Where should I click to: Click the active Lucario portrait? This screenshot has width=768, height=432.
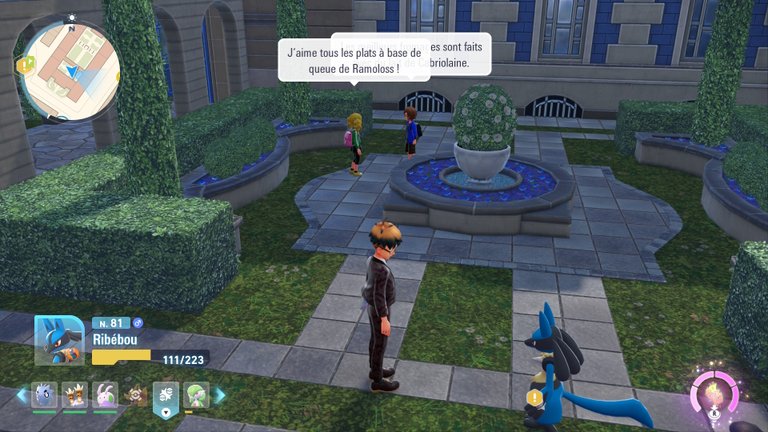(60, 342)
